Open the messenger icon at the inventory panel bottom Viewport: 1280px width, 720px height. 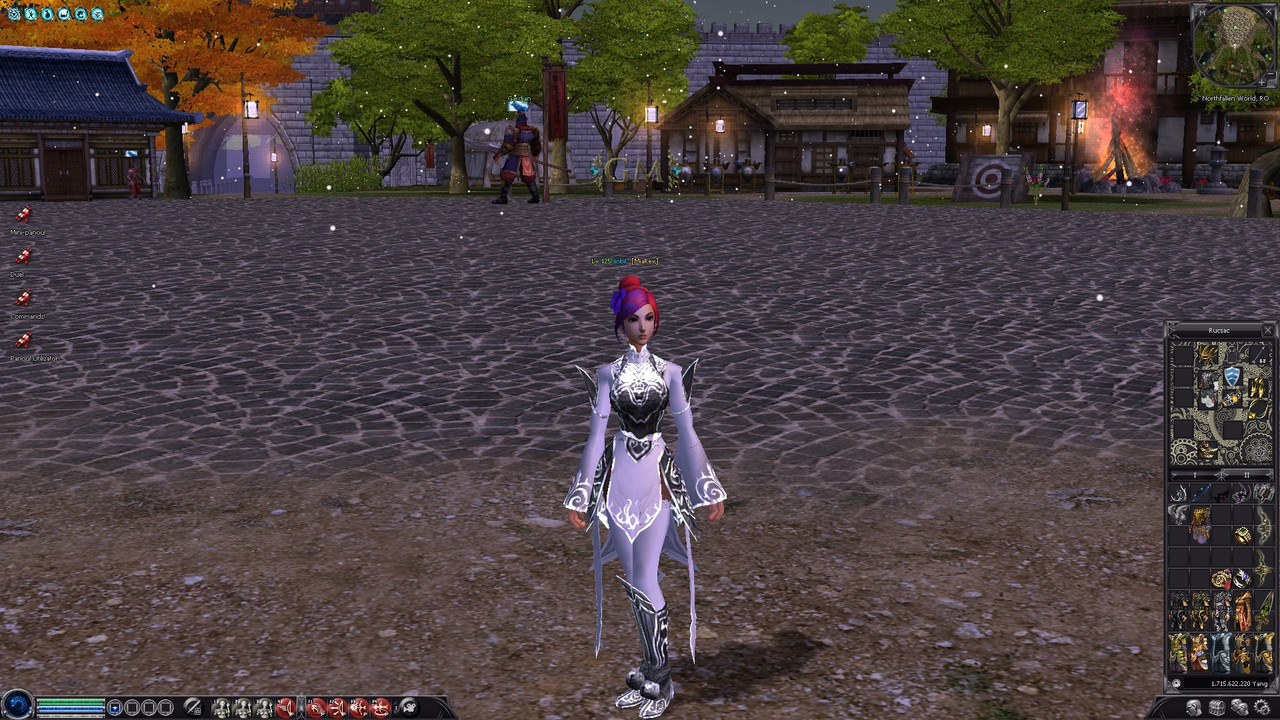coord(1240,706)
